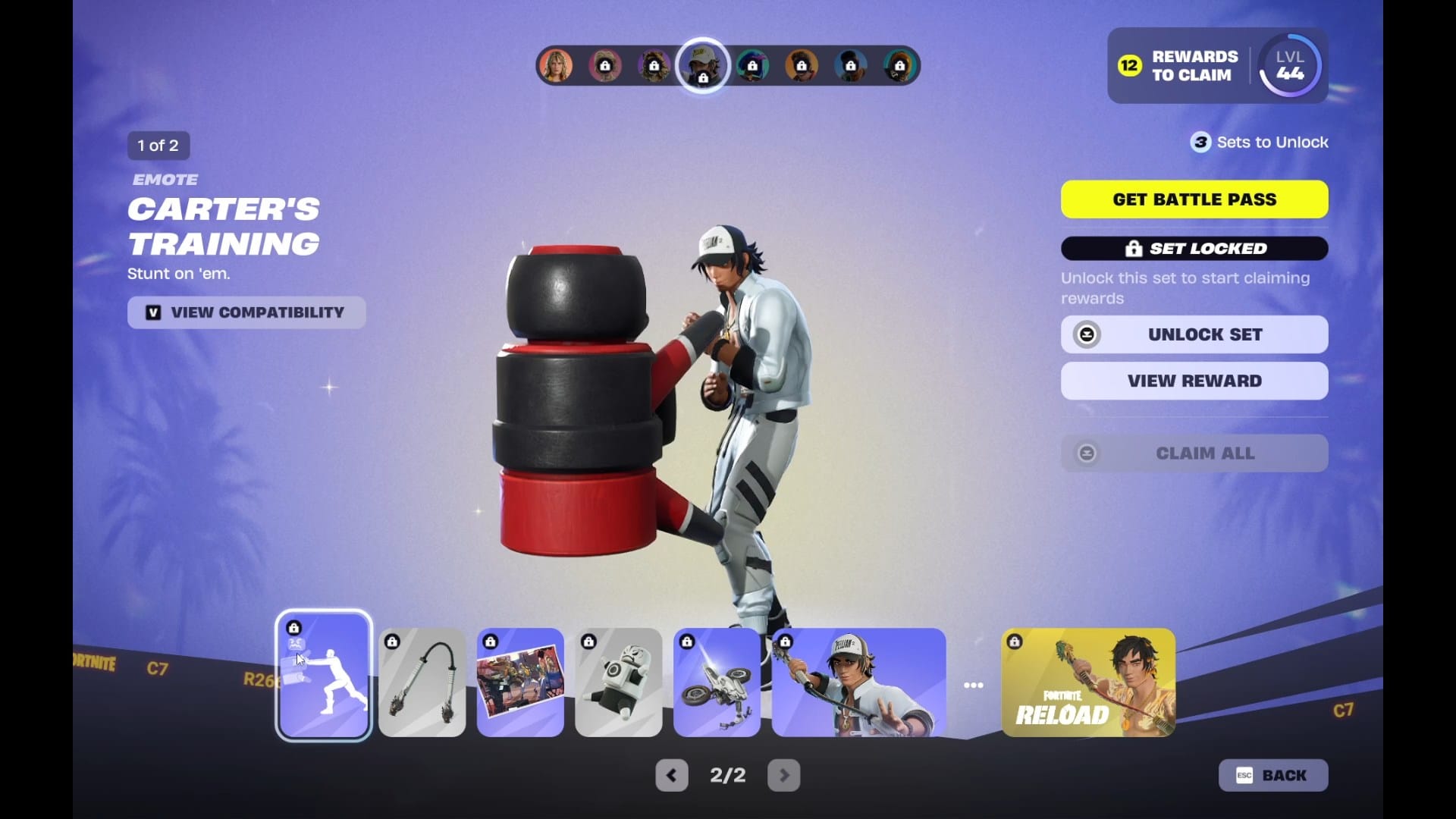Open the Fortnite Reload bonus tile
1456x819 pixels.
pyautogui.click(x=1088, y=682)
